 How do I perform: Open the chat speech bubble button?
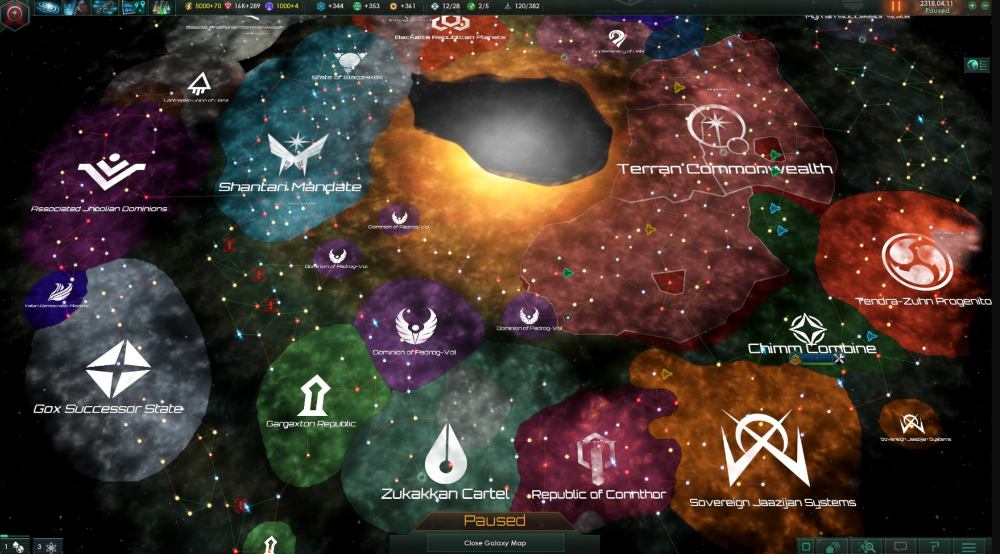[901, 546]
